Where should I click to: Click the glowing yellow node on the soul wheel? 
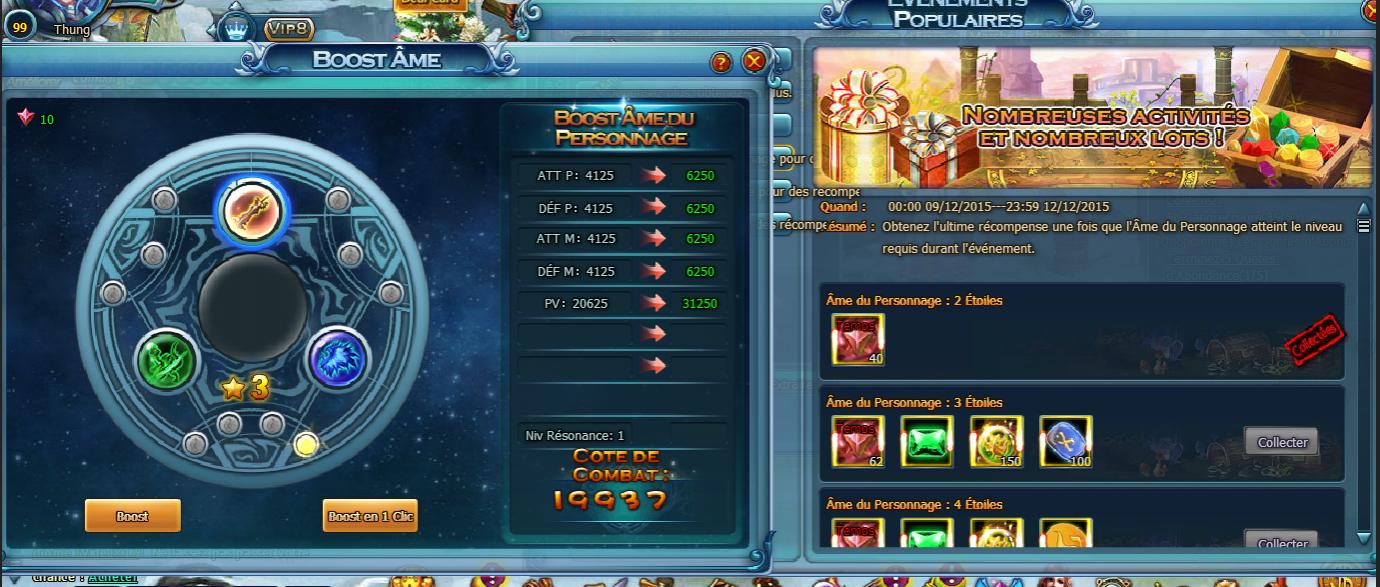307,444
